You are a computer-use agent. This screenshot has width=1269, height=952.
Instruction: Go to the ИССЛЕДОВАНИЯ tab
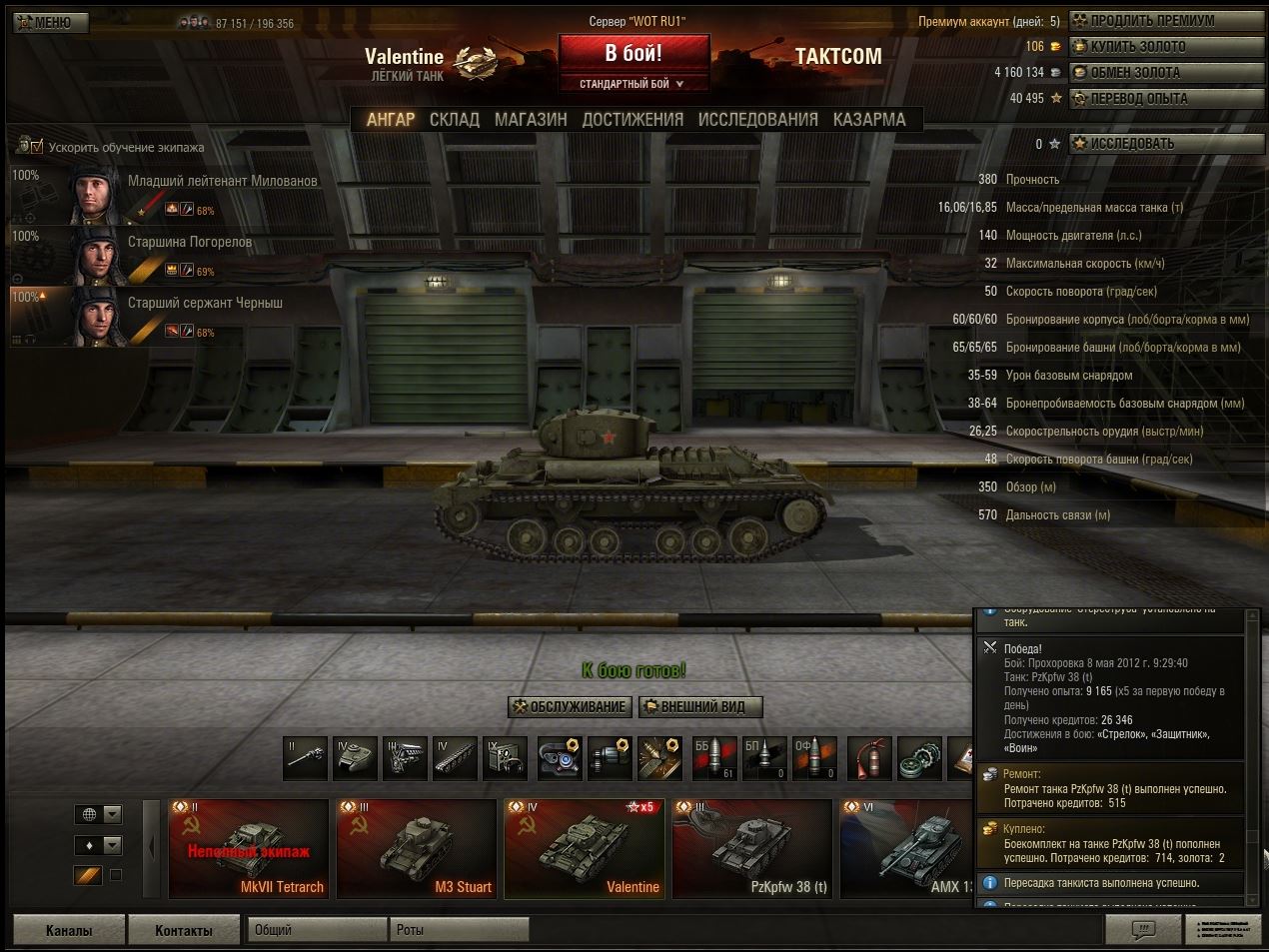tap(757, 119)
